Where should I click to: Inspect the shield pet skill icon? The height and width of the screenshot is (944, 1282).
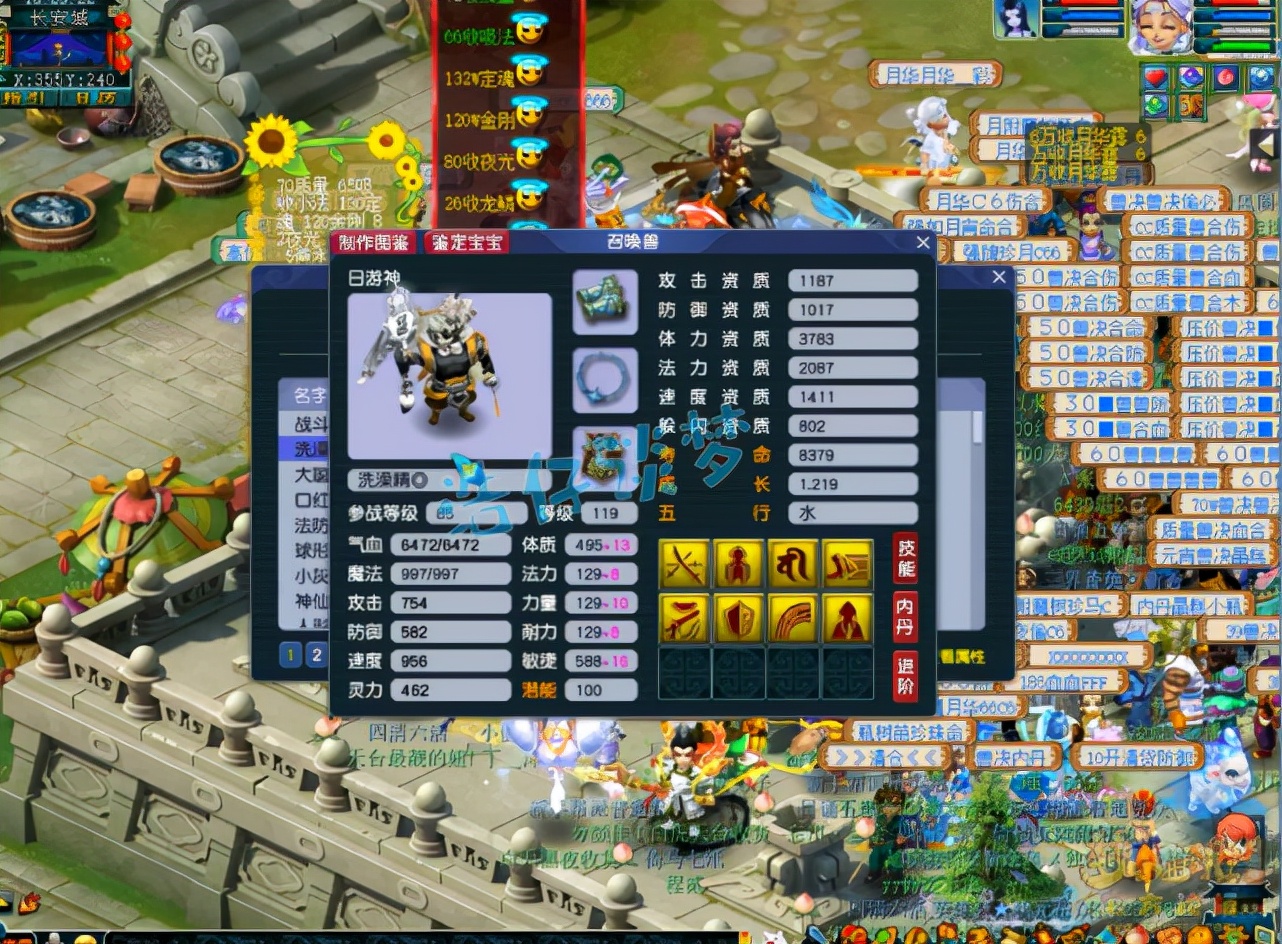pos(739,619)
